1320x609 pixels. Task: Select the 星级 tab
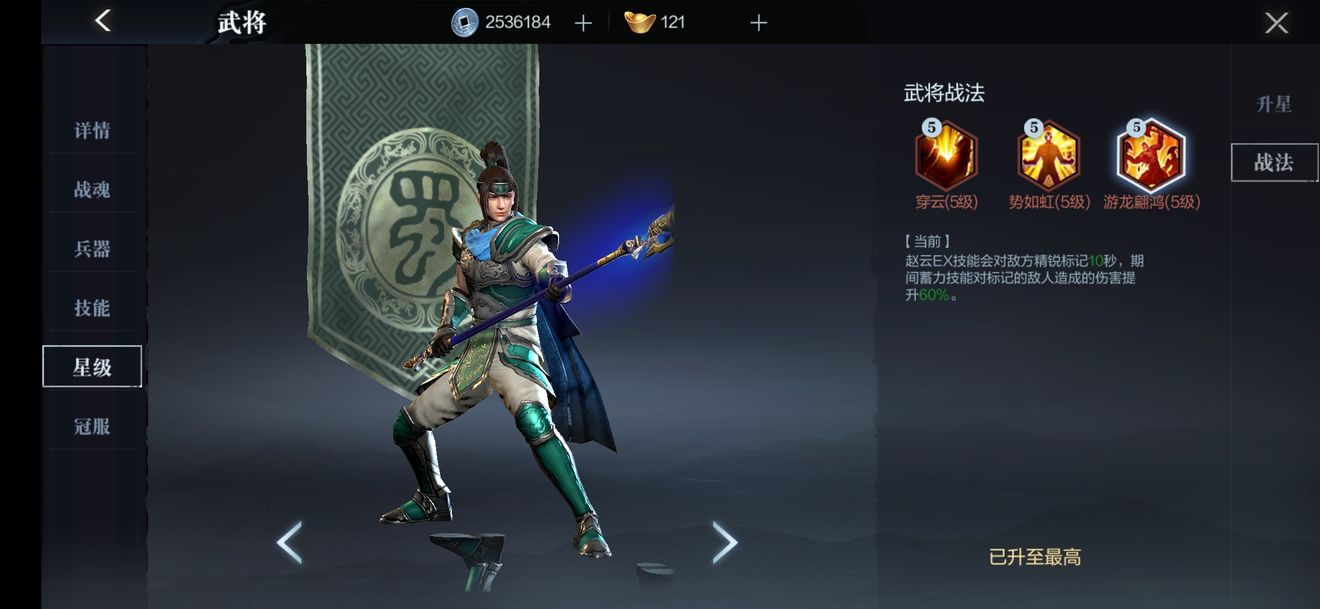pos(92,367)
